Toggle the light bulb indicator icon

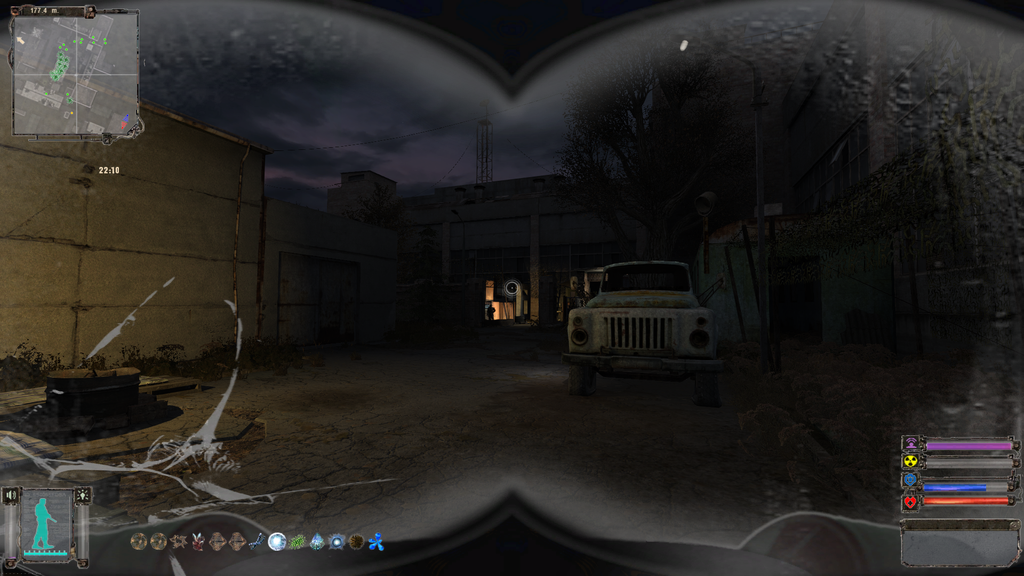click(x=82, y=495)
